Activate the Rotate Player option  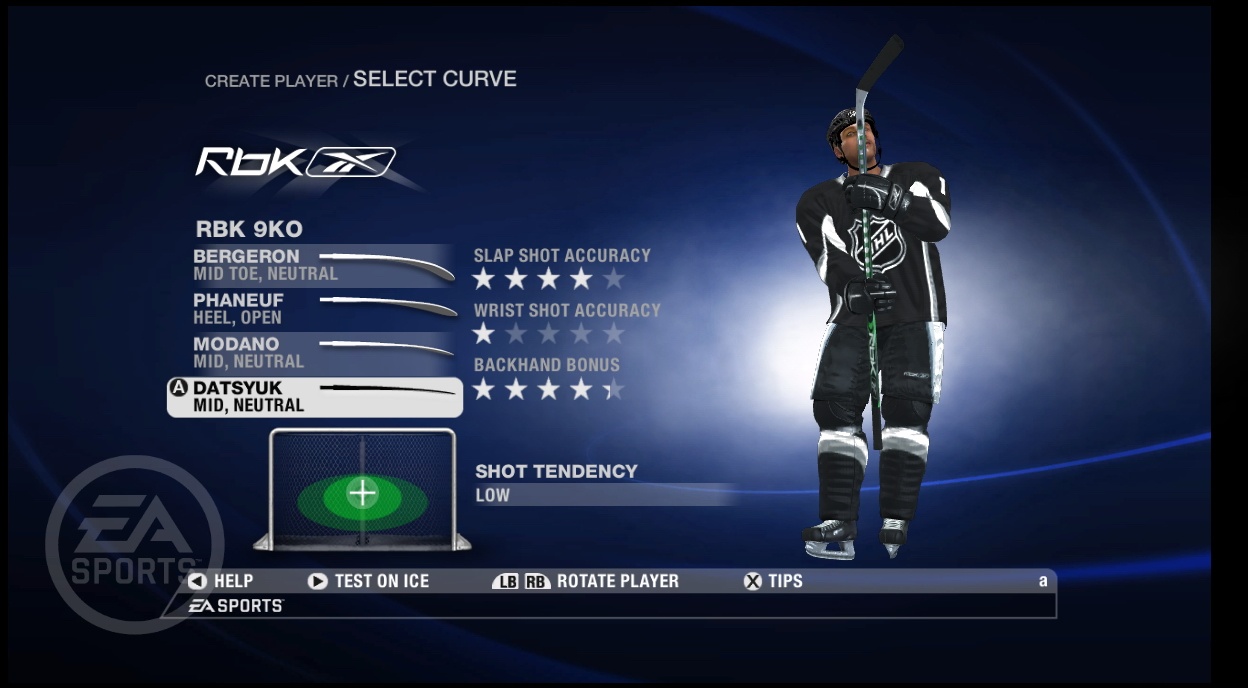pos(586,581)
